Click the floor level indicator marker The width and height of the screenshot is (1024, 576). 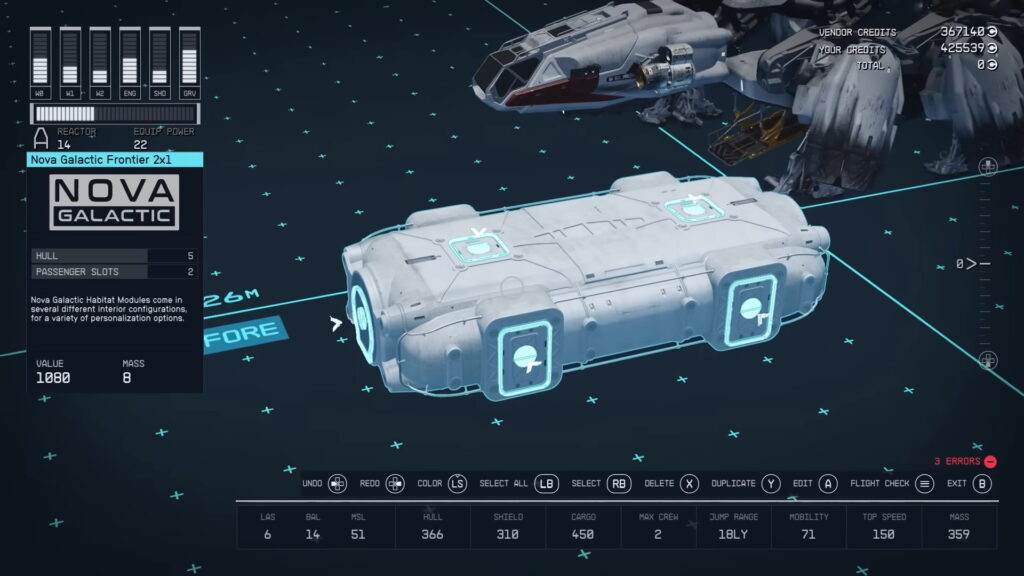(972, 264)
